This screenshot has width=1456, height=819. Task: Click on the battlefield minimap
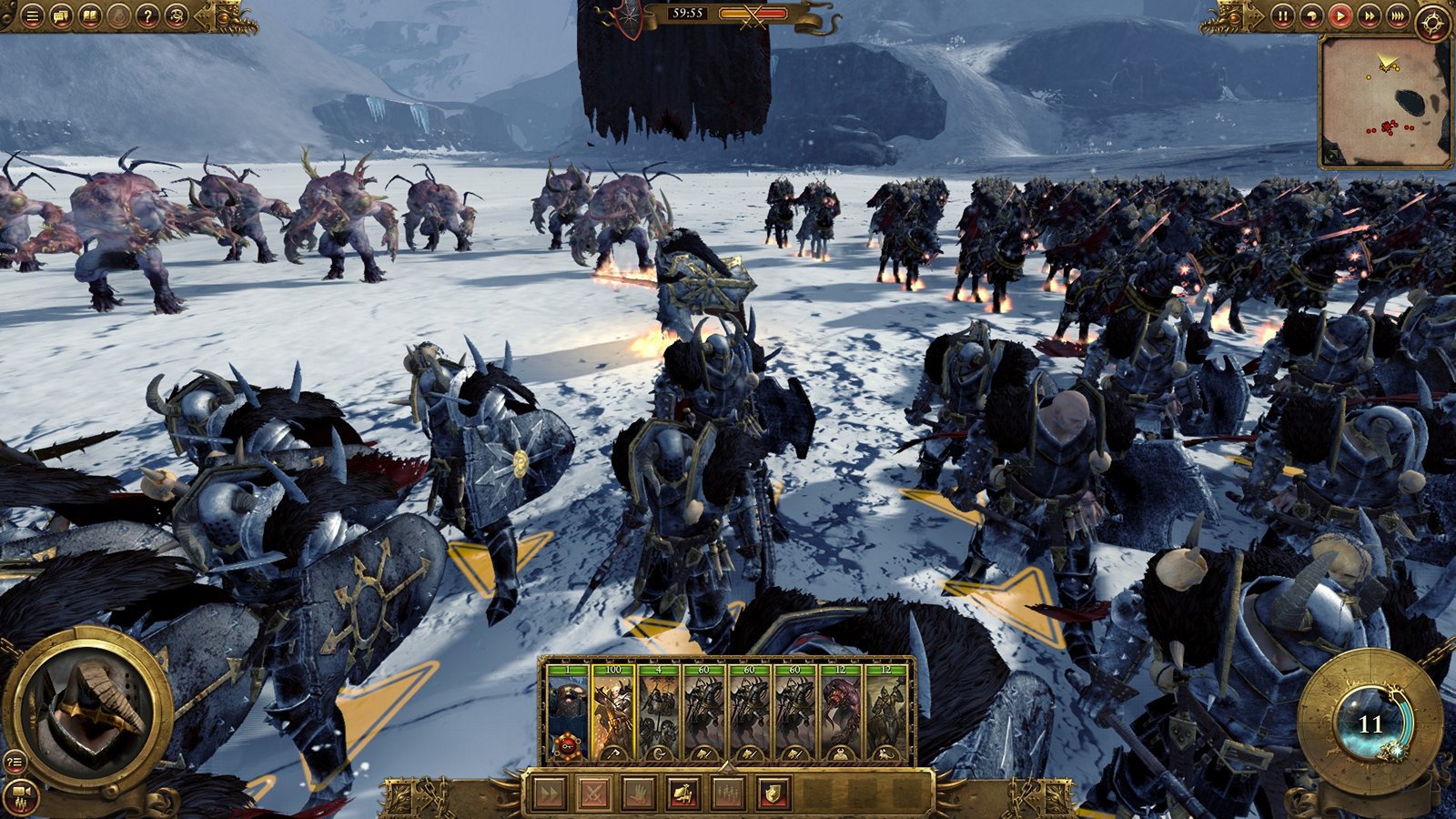(1384, 102)
